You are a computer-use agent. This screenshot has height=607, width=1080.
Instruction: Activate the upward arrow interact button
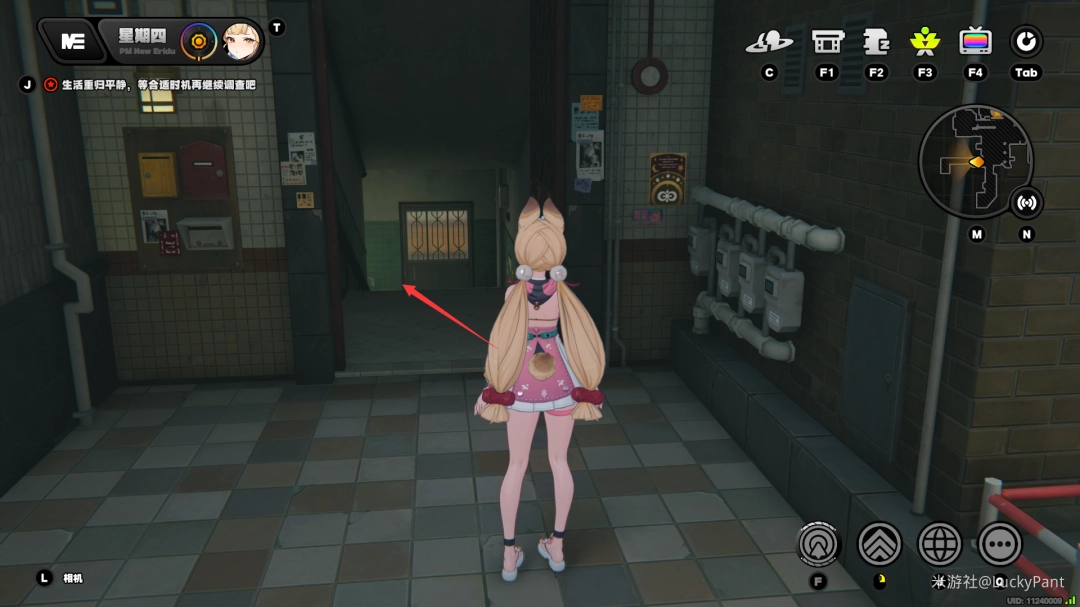coord(819,544)
